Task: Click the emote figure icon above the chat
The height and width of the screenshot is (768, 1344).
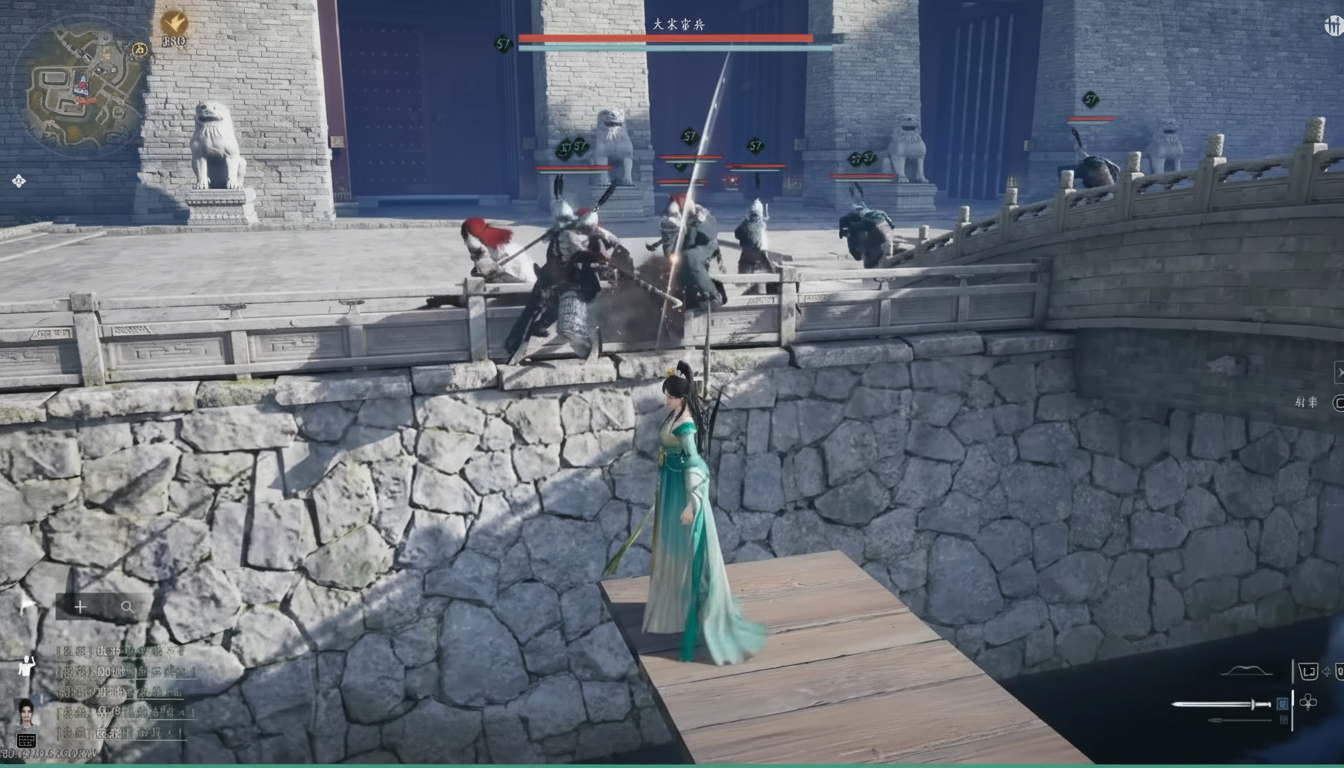Action: click(x=26, y=666)
